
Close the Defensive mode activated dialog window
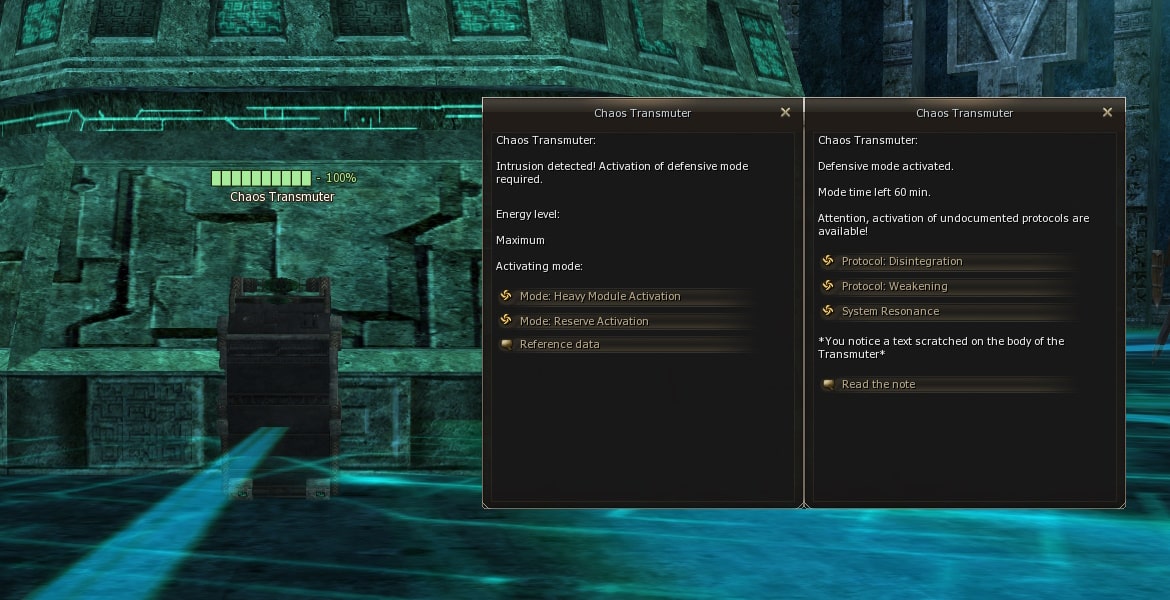(x=1107, y=113)
